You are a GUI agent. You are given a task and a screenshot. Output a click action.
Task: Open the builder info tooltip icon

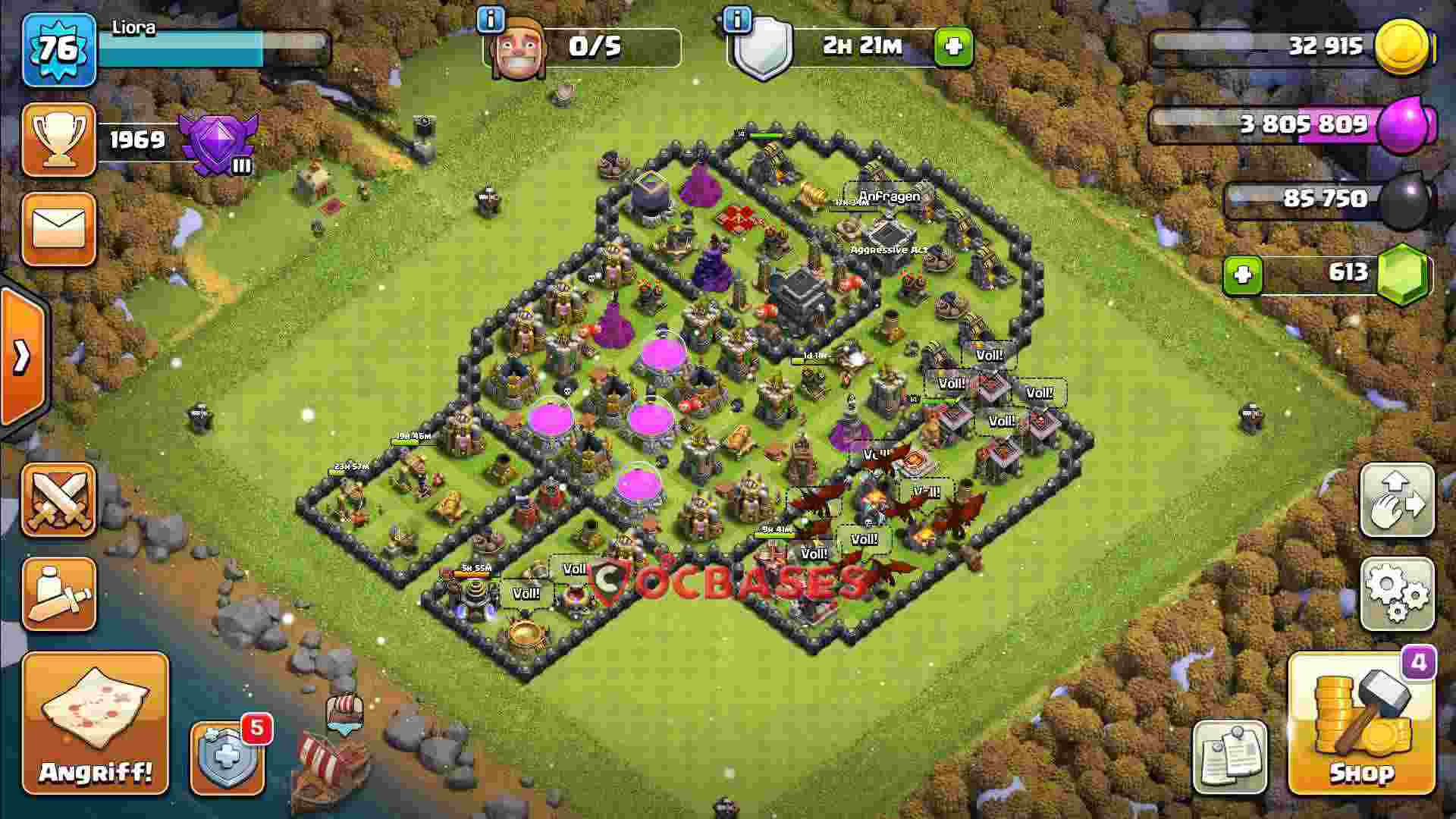(x=491, y=19)
